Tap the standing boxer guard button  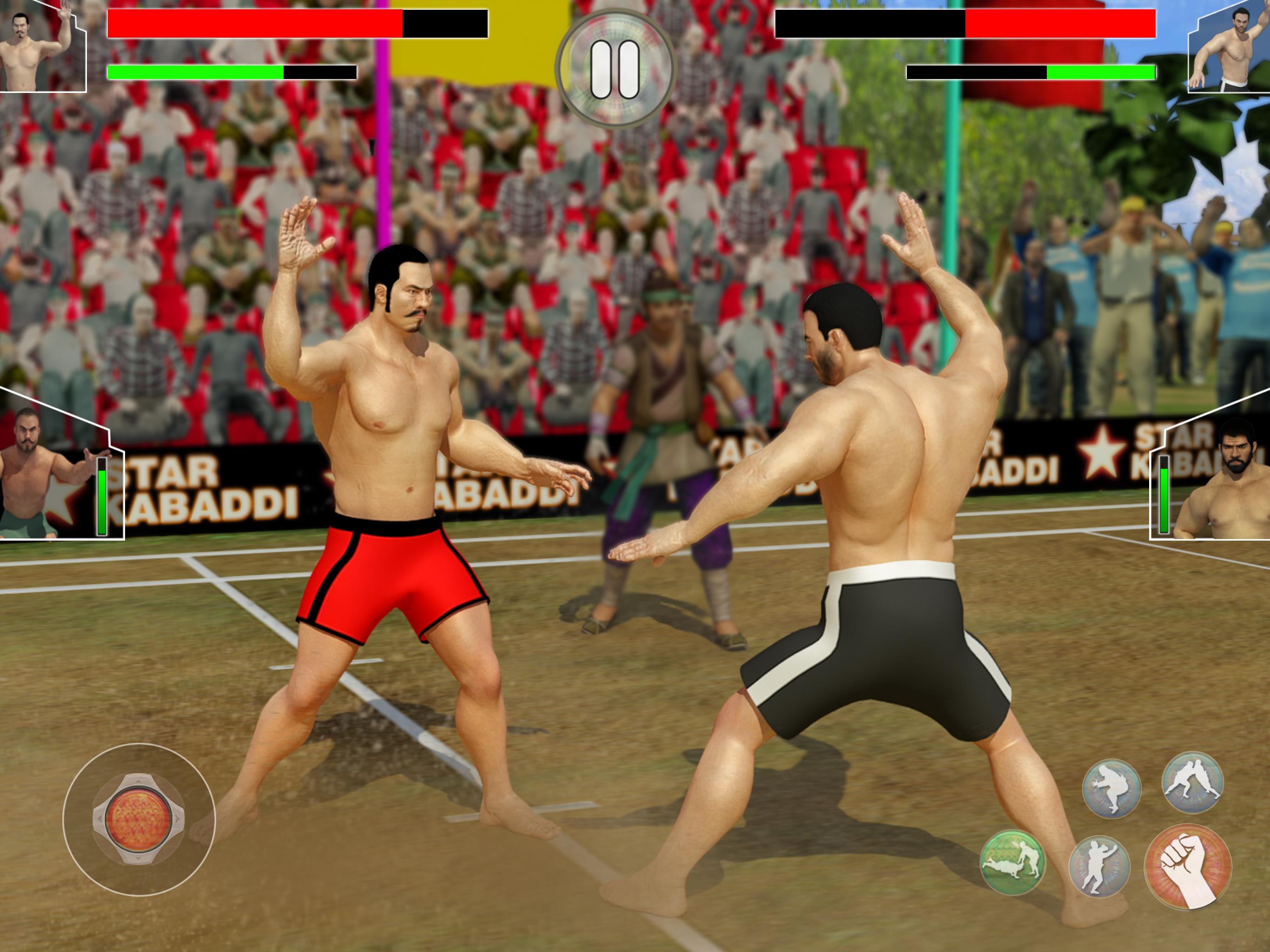tap(1099, 866)
